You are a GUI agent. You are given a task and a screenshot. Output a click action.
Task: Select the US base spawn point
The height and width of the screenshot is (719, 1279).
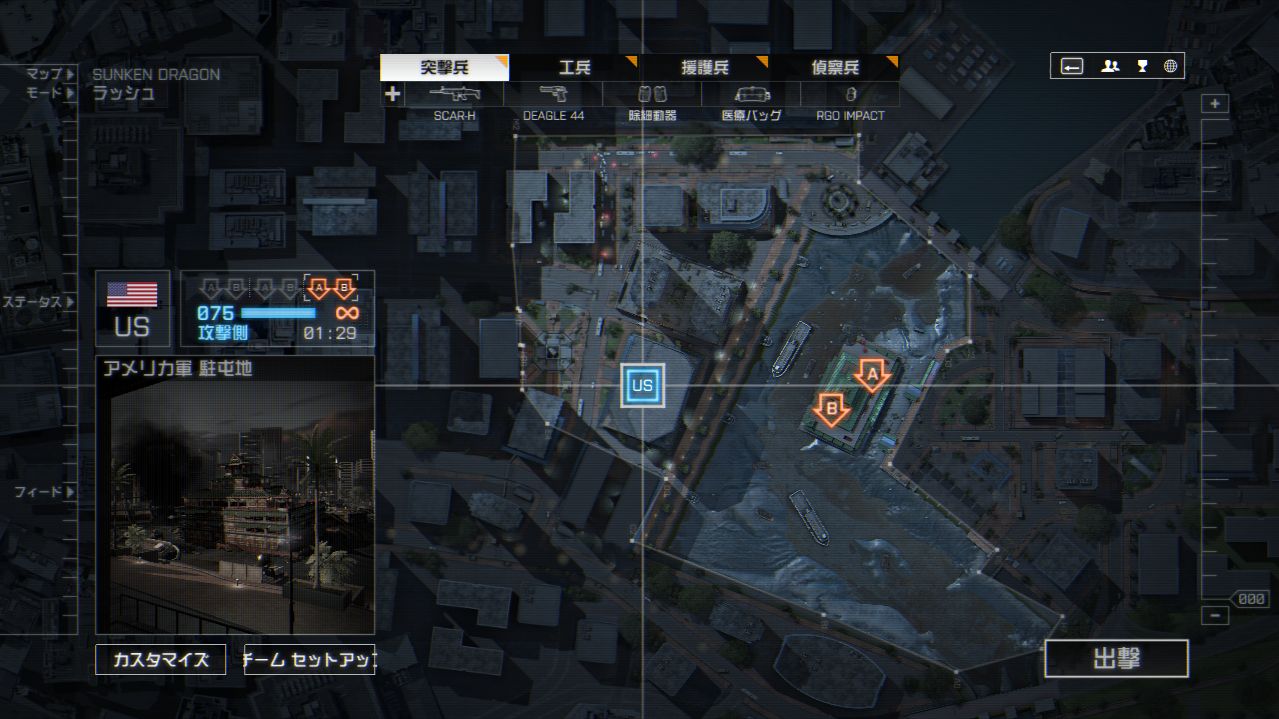point(642,385)
